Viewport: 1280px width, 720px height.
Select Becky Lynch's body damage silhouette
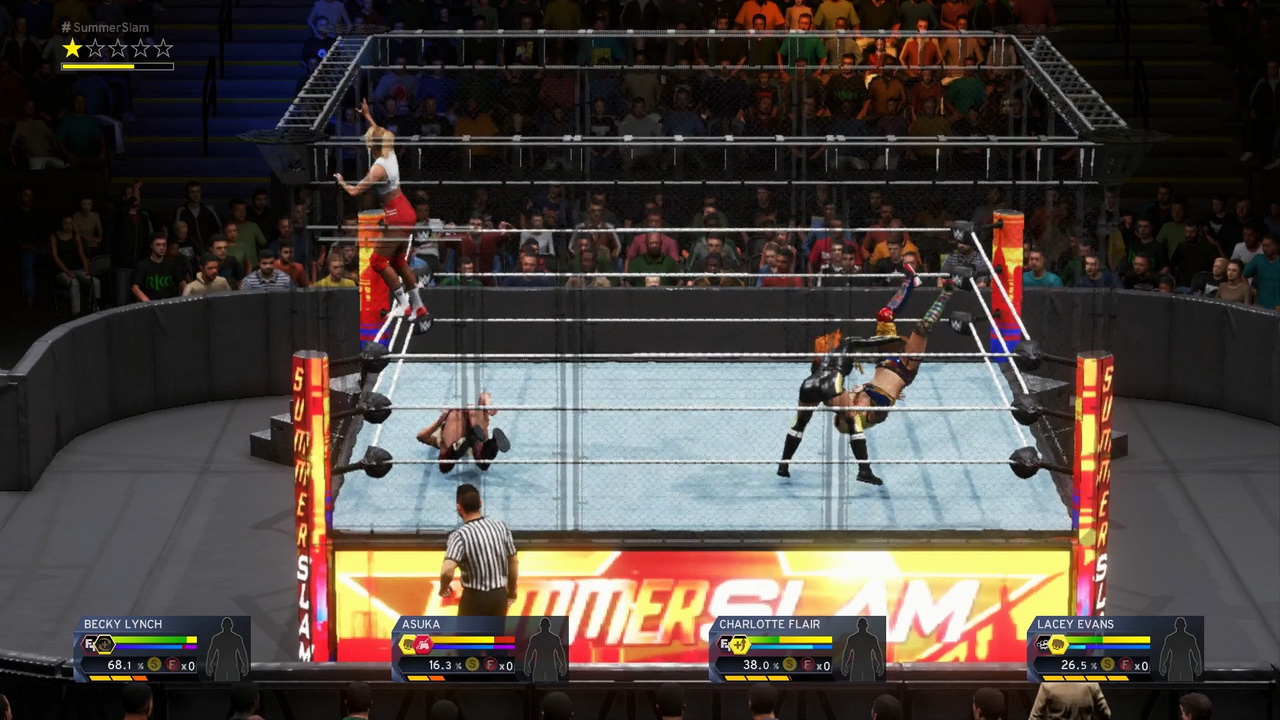click(227, 649)
